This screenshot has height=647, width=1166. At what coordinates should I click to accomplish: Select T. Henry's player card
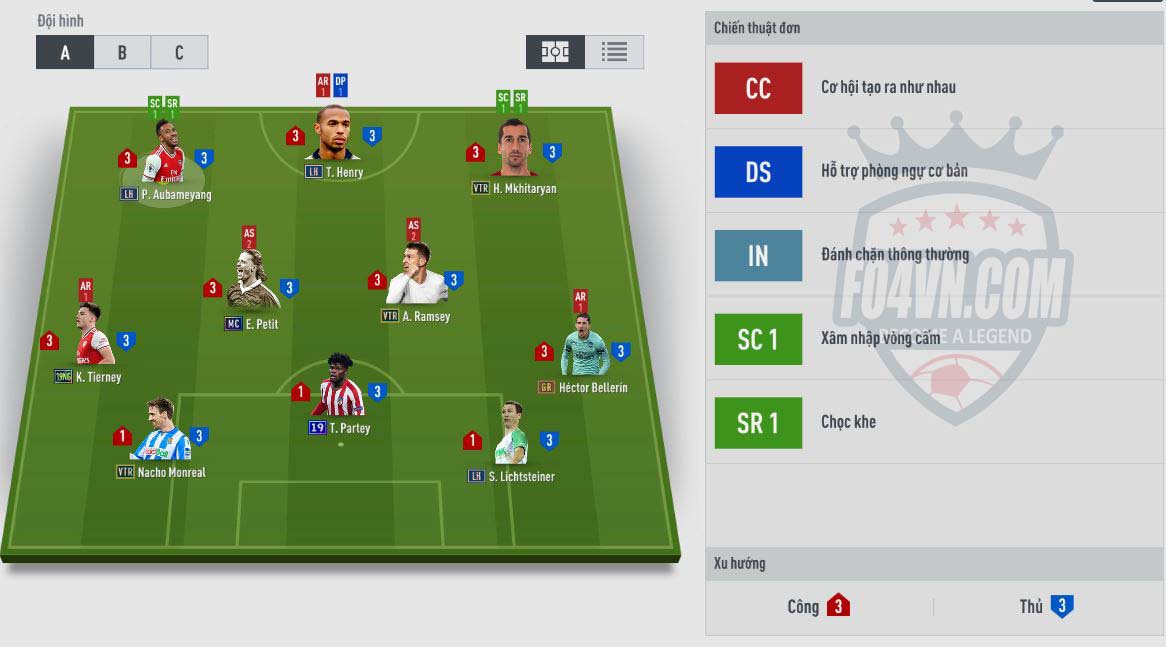(x=333, y=135)
